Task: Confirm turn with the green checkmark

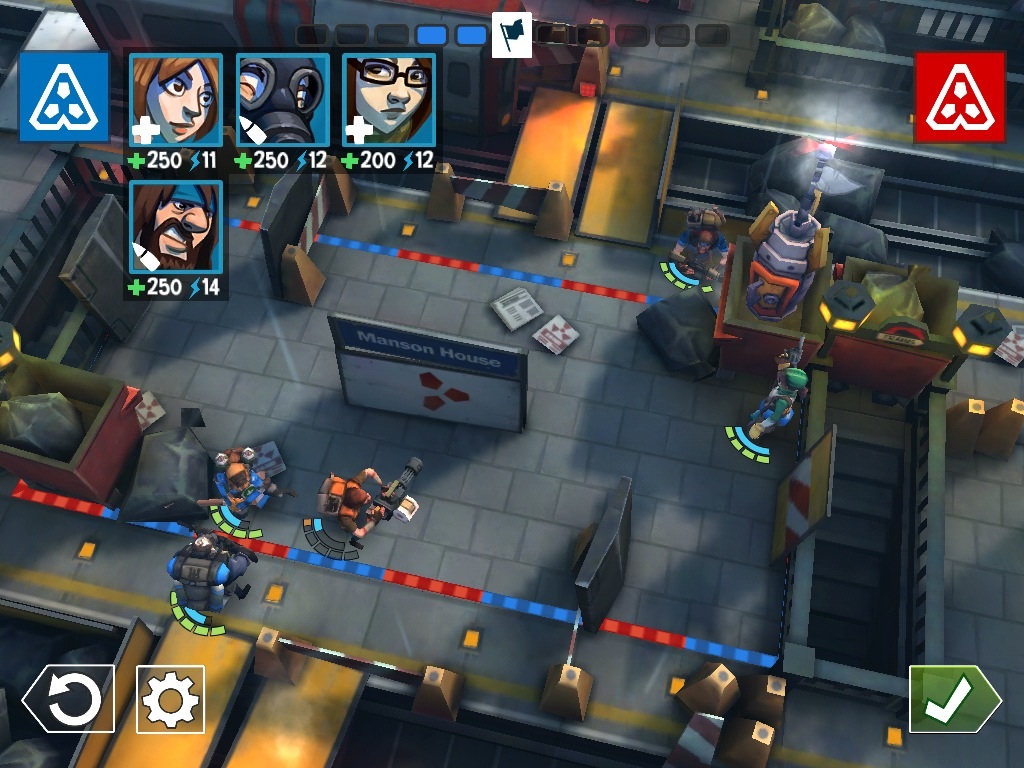Action: click(952, 699)
